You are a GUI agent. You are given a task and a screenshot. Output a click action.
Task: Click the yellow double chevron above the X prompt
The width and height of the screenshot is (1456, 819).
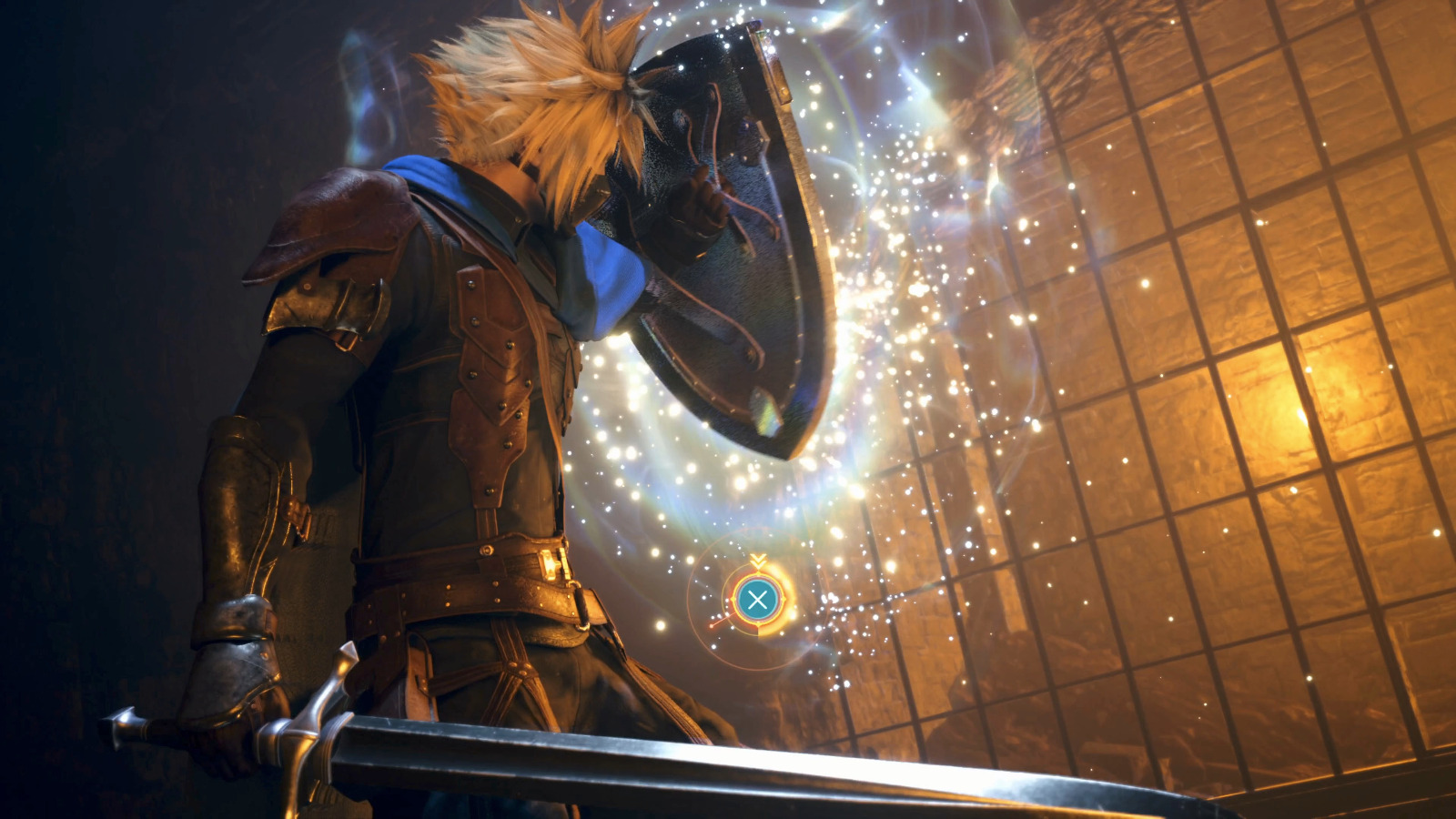[x=757, y=560]
